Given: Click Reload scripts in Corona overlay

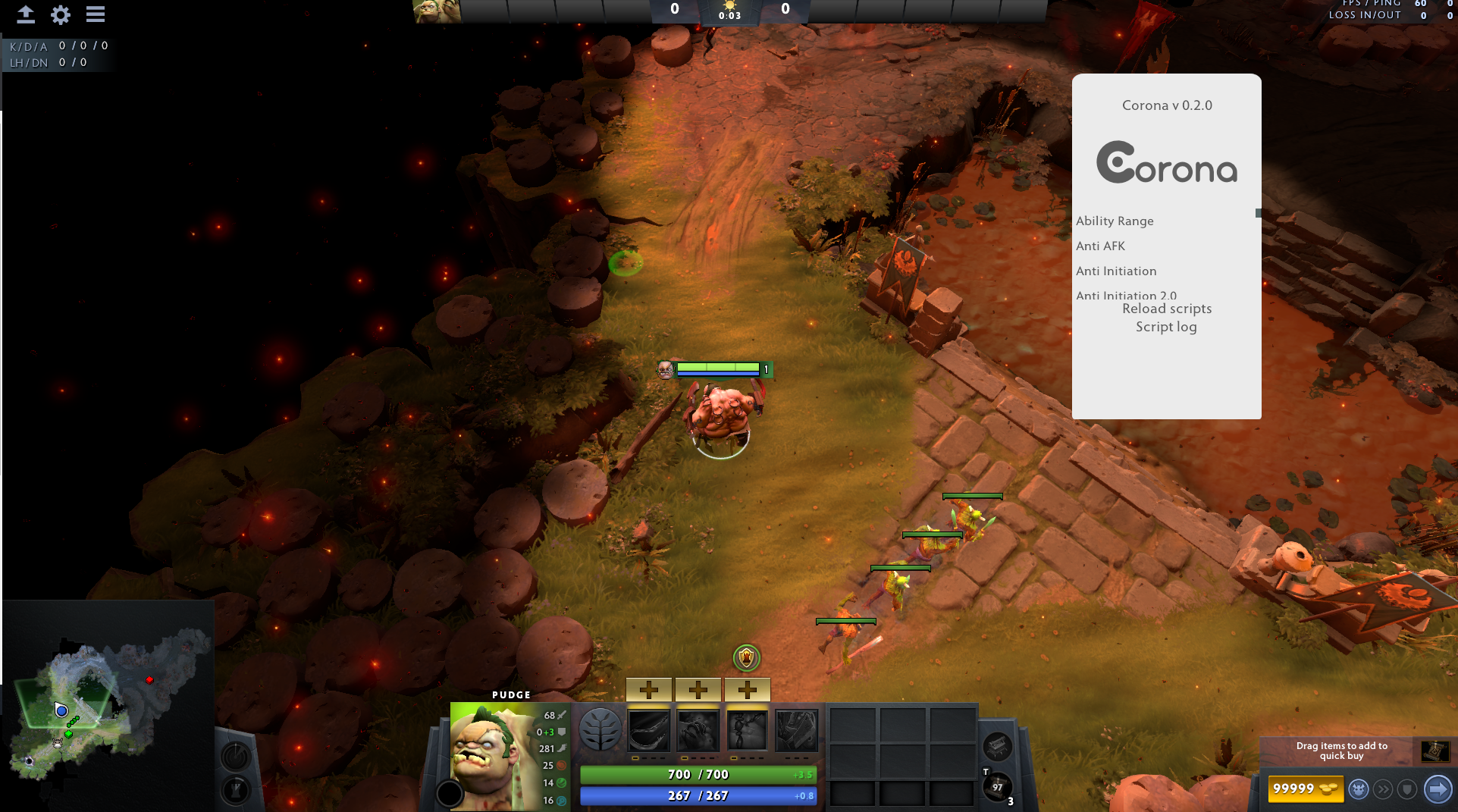Looking at the screenshot, I should pyautogui.click(x=1166, y=309).
